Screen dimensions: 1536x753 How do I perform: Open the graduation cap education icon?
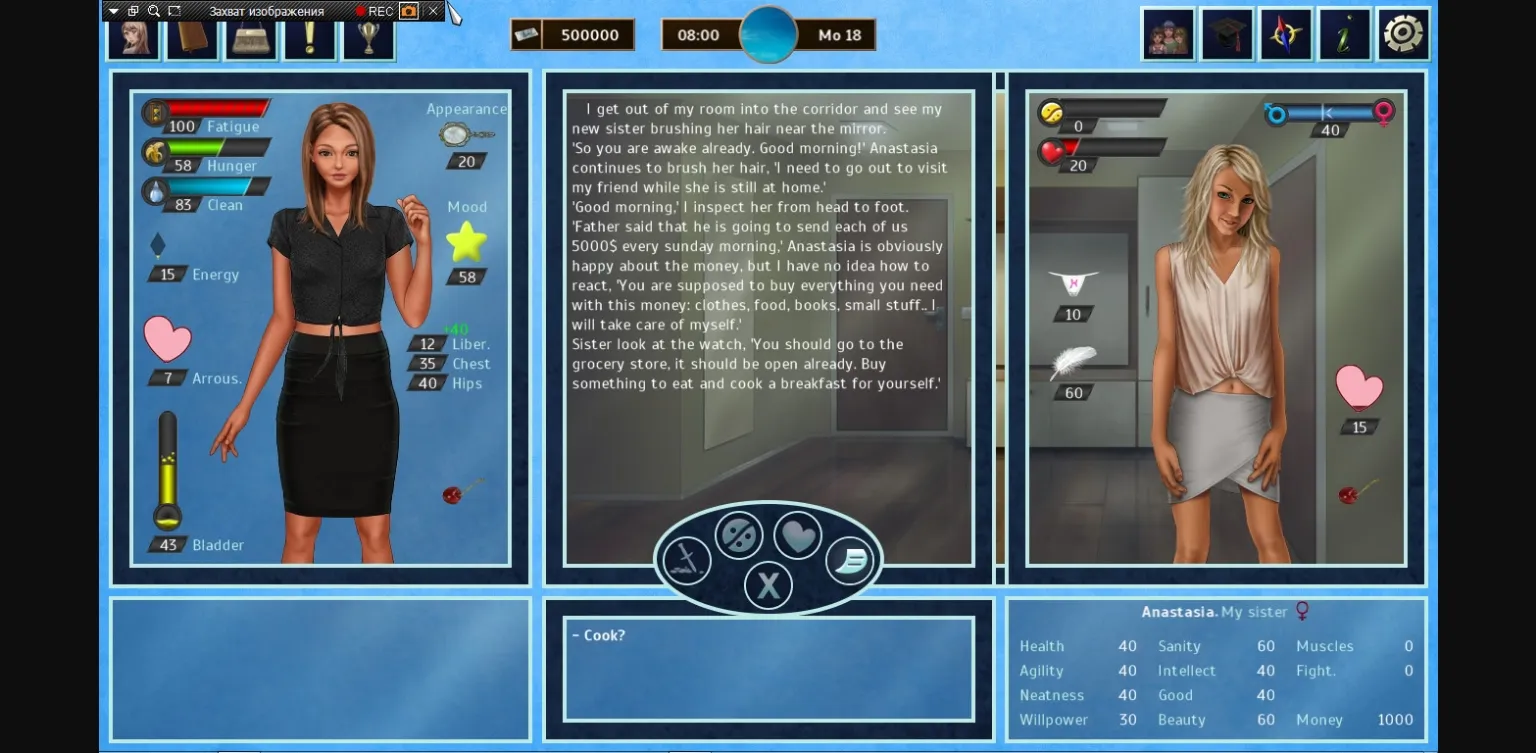pyautogui.click(x=1227, y=31)
